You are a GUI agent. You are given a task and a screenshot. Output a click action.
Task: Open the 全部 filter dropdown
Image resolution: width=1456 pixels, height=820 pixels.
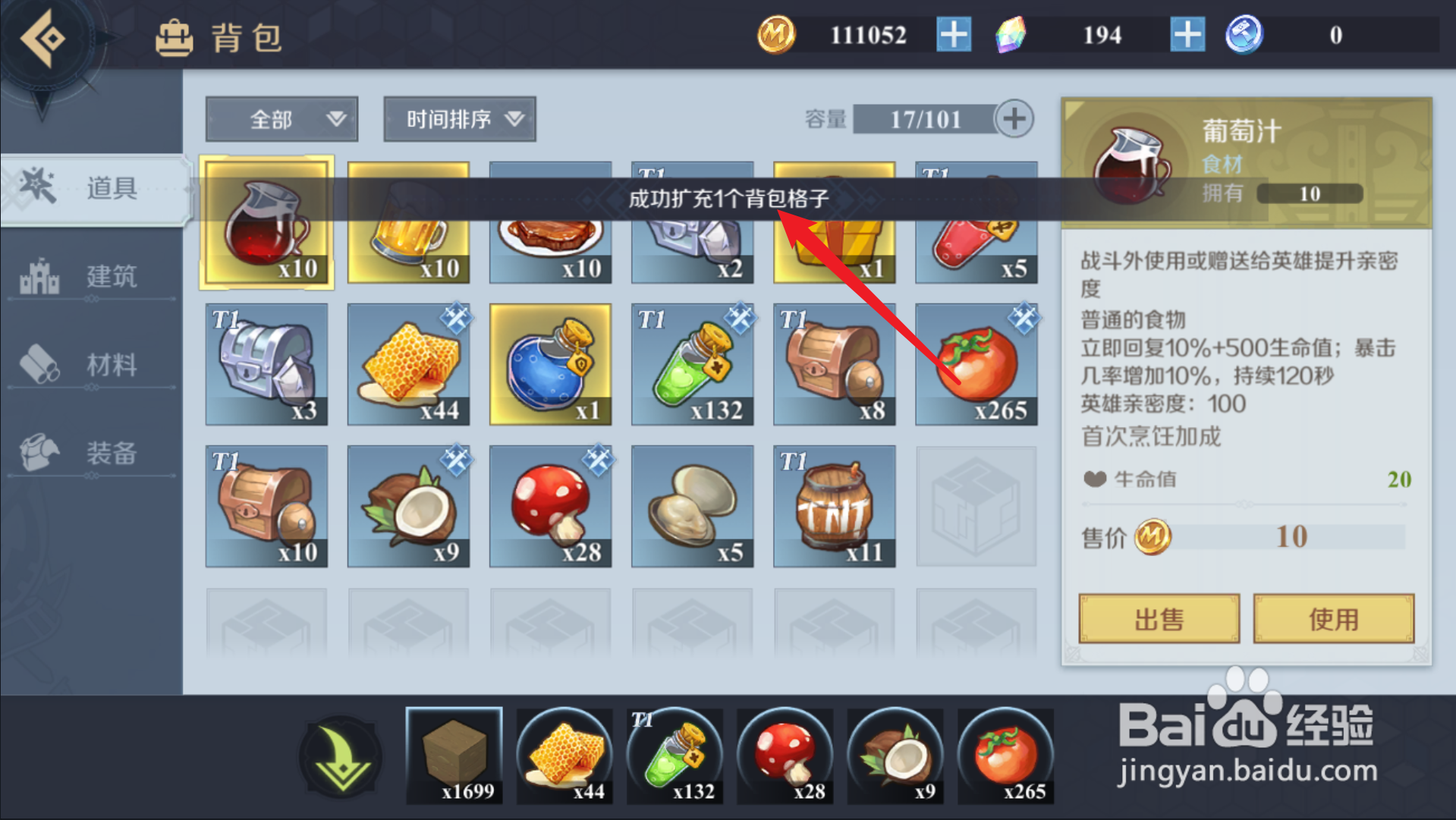[281, 119]
